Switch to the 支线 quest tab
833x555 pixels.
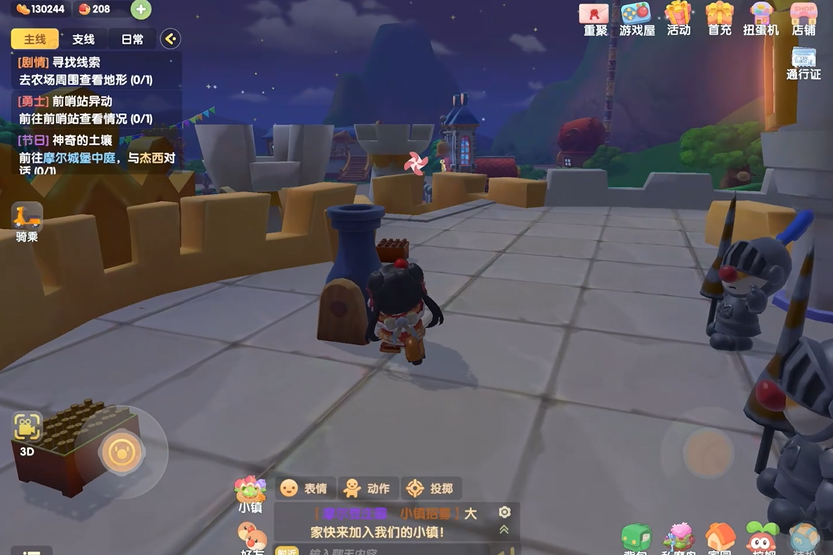(83, 39)
